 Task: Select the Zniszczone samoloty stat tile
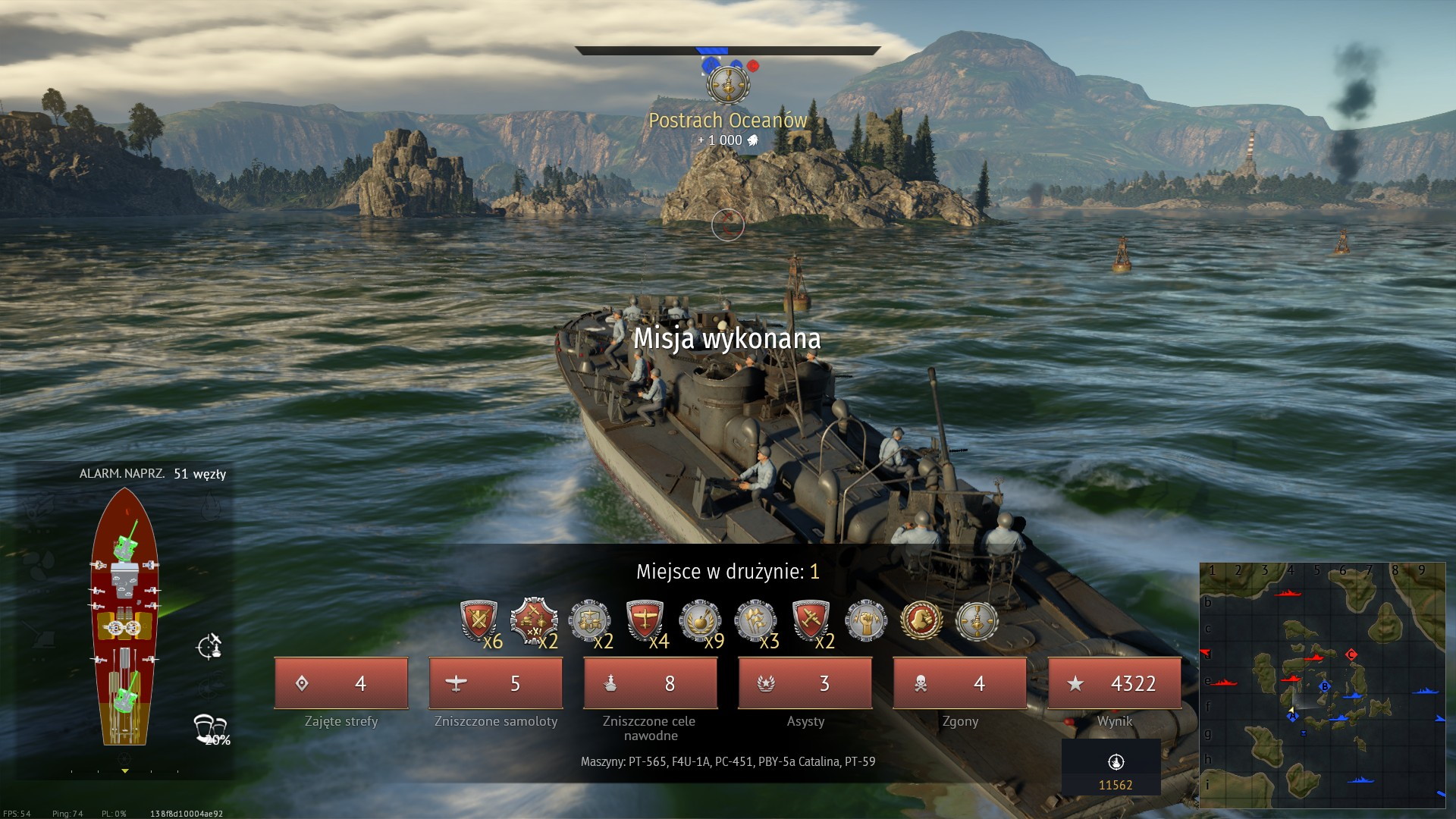[496, 683]
